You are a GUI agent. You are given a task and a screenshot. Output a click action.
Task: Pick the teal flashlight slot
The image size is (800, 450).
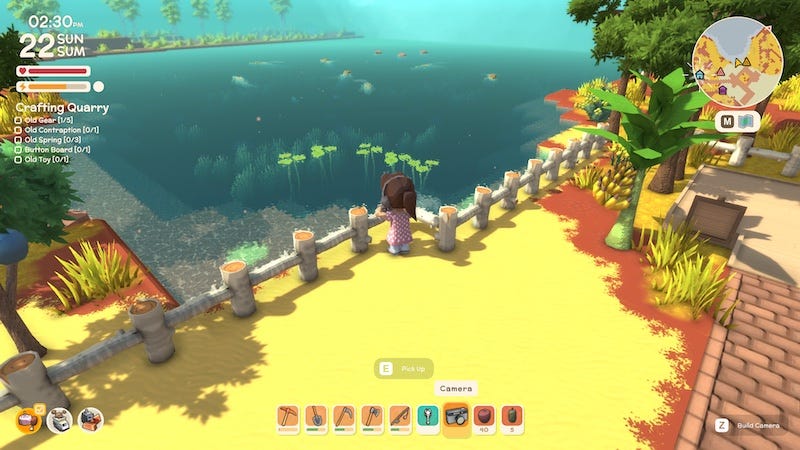click(428, 415)
